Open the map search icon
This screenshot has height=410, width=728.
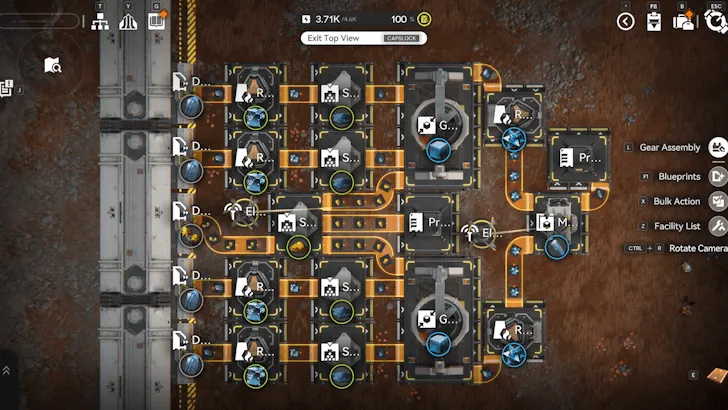(x=53, y=66)
